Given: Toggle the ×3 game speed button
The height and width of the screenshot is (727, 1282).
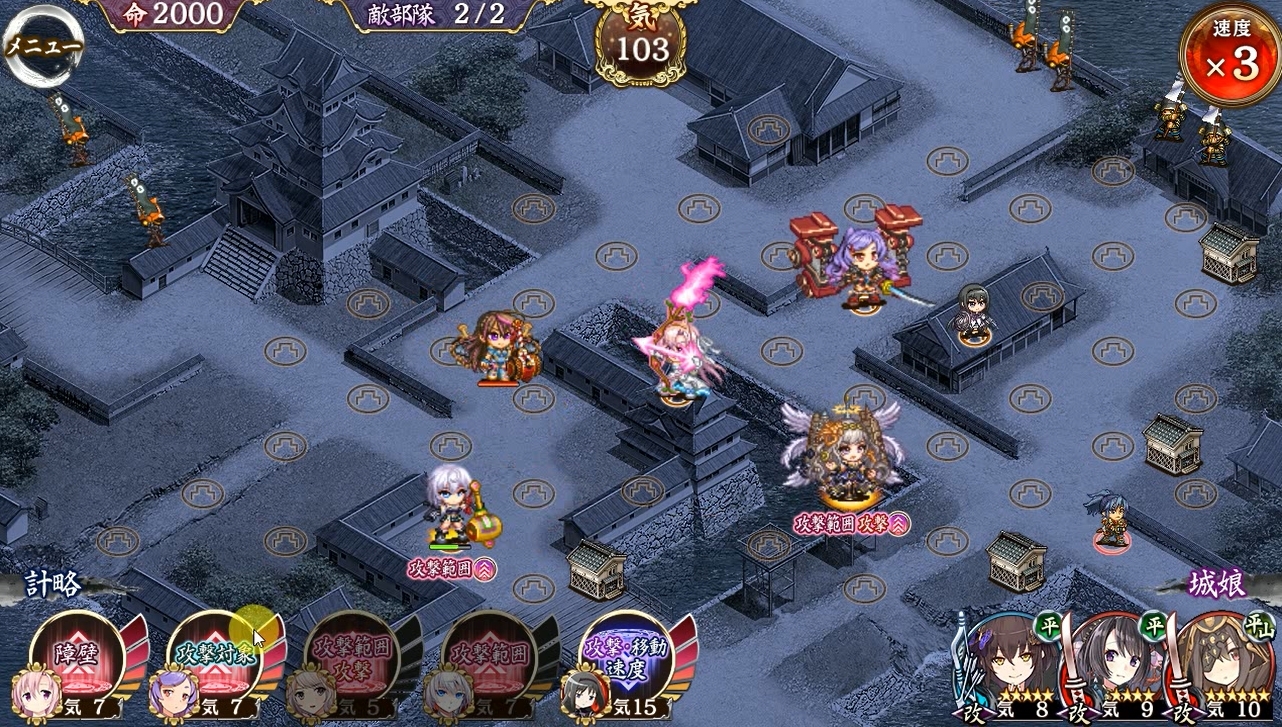Looking at the screenshot, I should 1229,55.
